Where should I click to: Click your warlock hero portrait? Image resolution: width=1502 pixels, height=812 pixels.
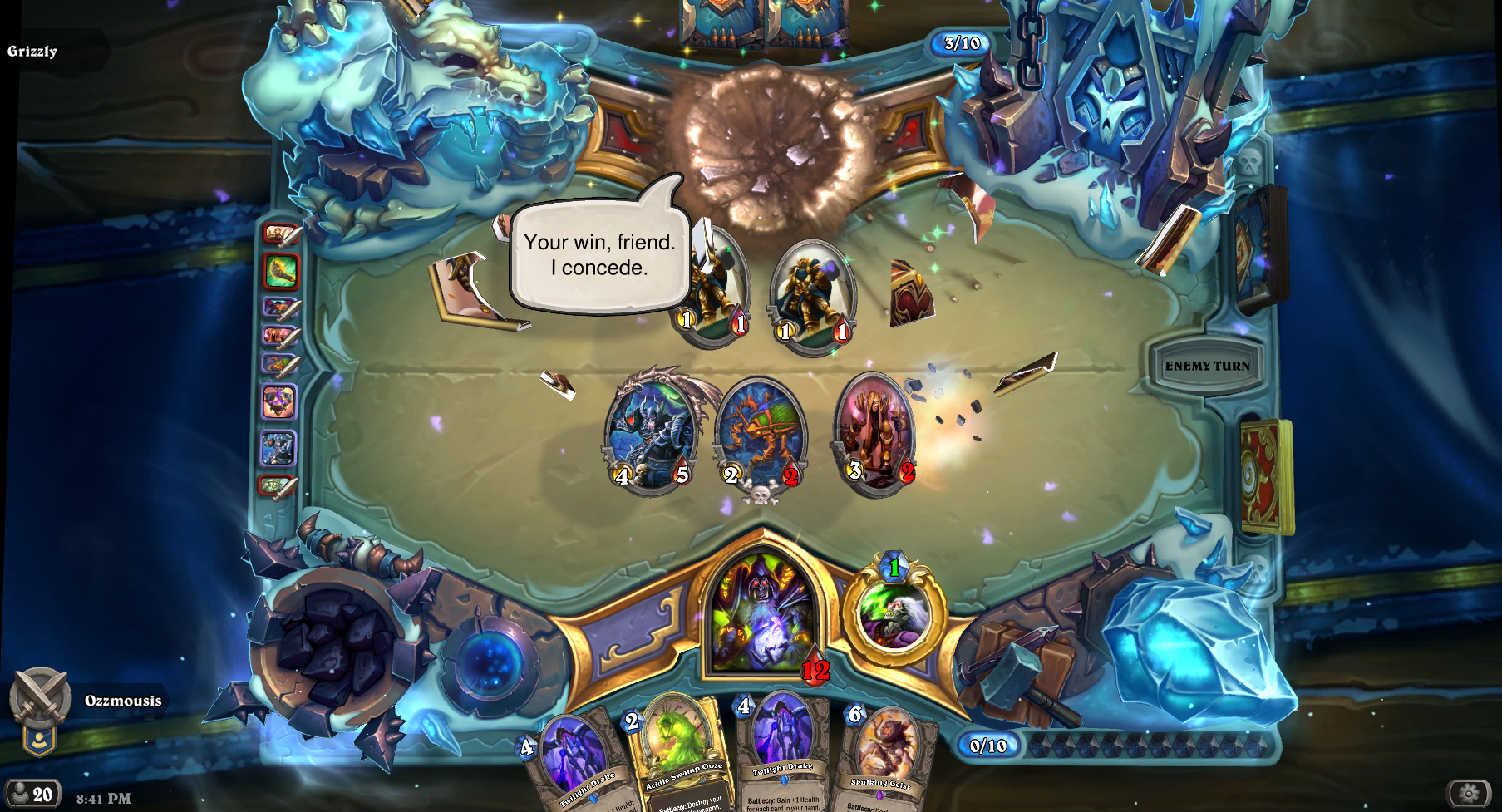point(761,613)
